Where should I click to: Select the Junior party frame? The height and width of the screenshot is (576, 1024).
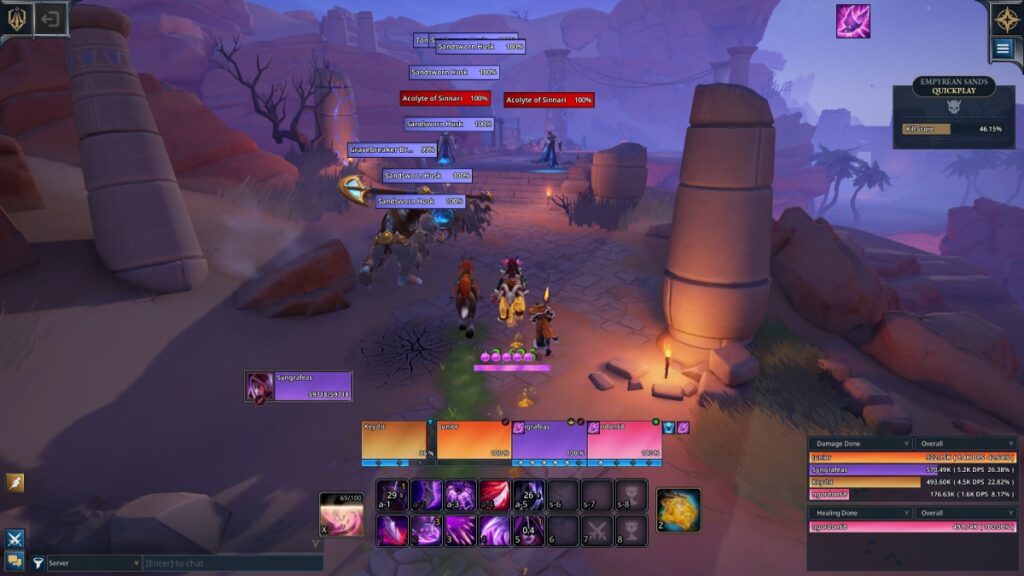(474, 442)
